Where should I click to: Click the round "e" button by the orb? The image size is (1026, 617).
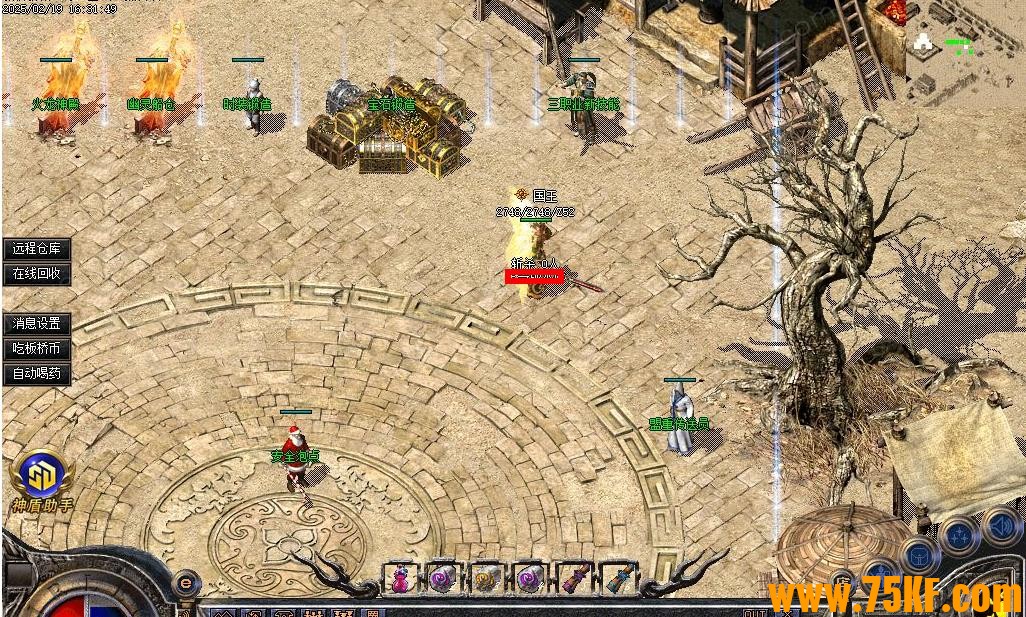[184, 581]
